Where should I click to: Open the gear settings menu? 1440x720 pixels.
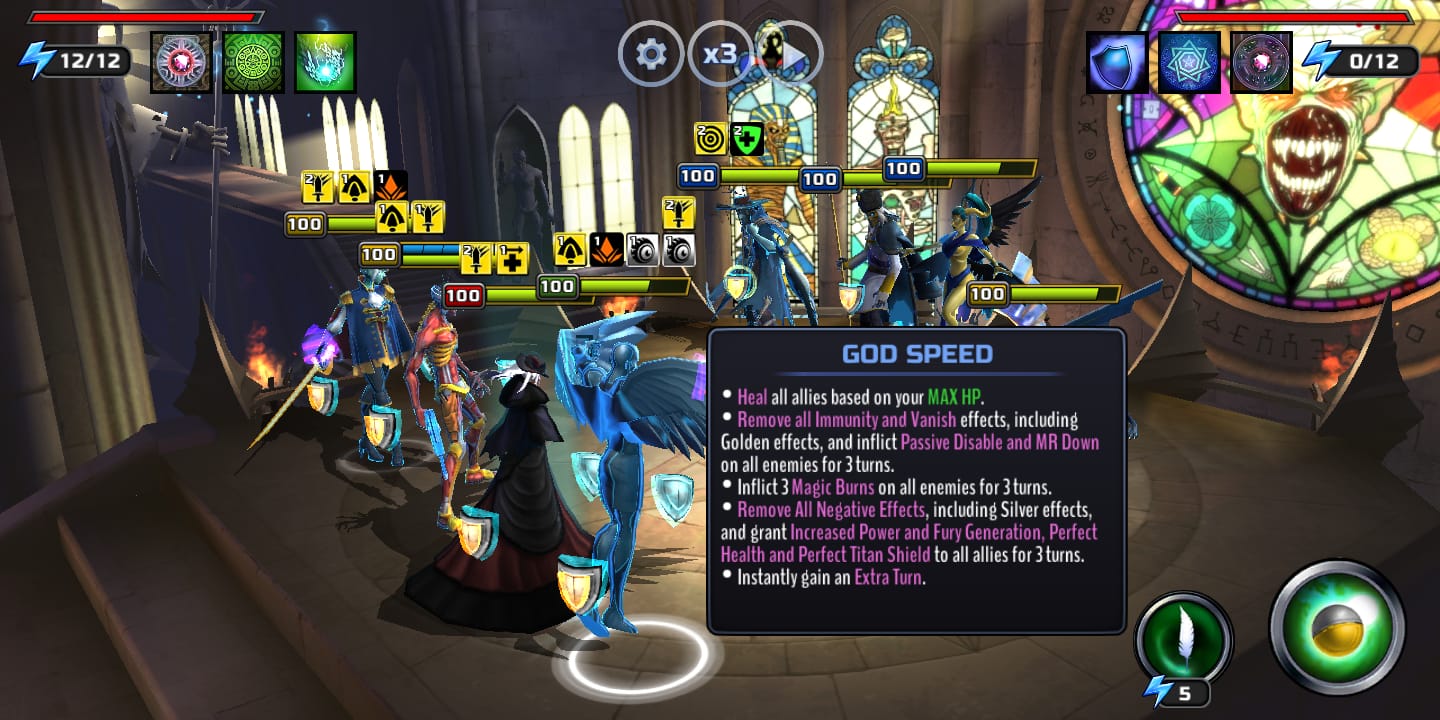[x=651, y=54]
